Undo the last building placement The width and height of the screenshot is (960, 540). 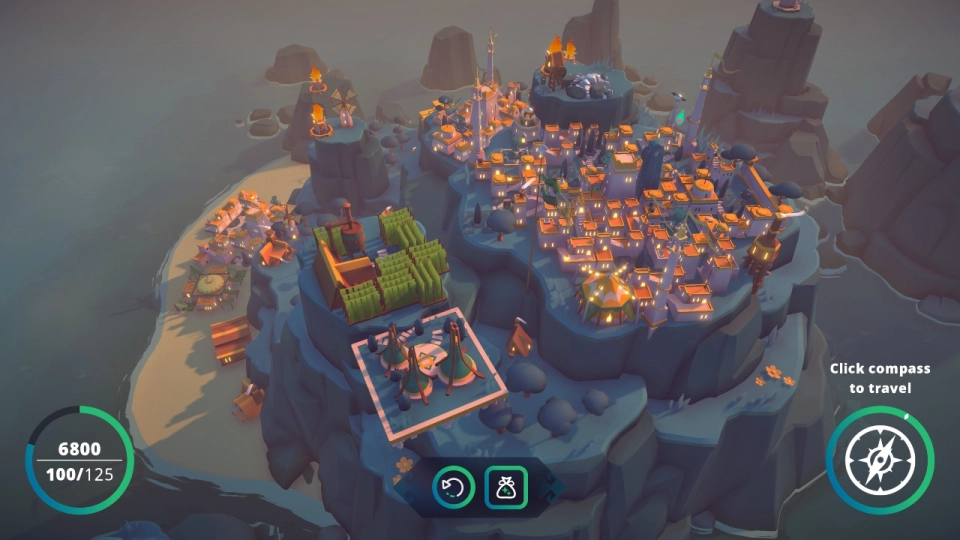(x=453, y=488)
